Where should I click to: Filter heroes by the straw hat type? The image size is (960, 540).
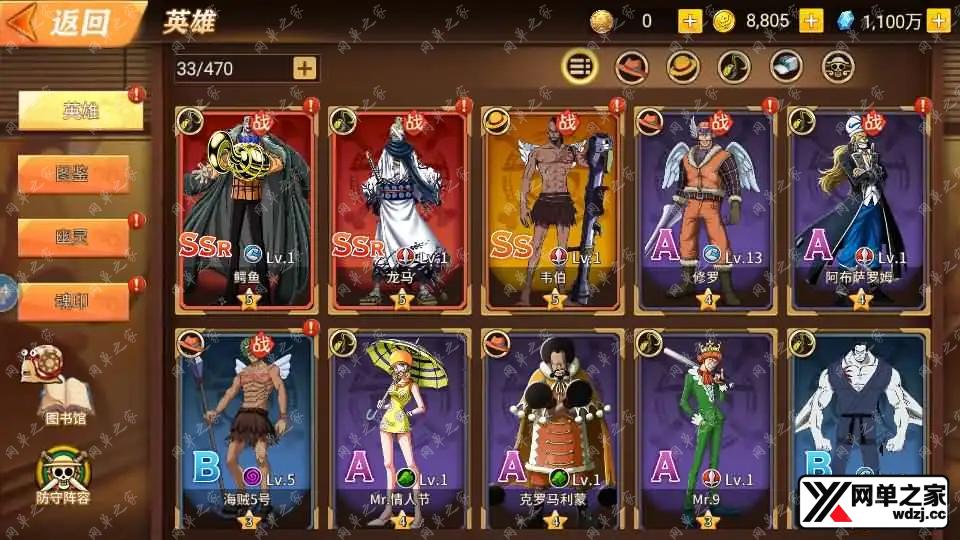click(683, 67)
